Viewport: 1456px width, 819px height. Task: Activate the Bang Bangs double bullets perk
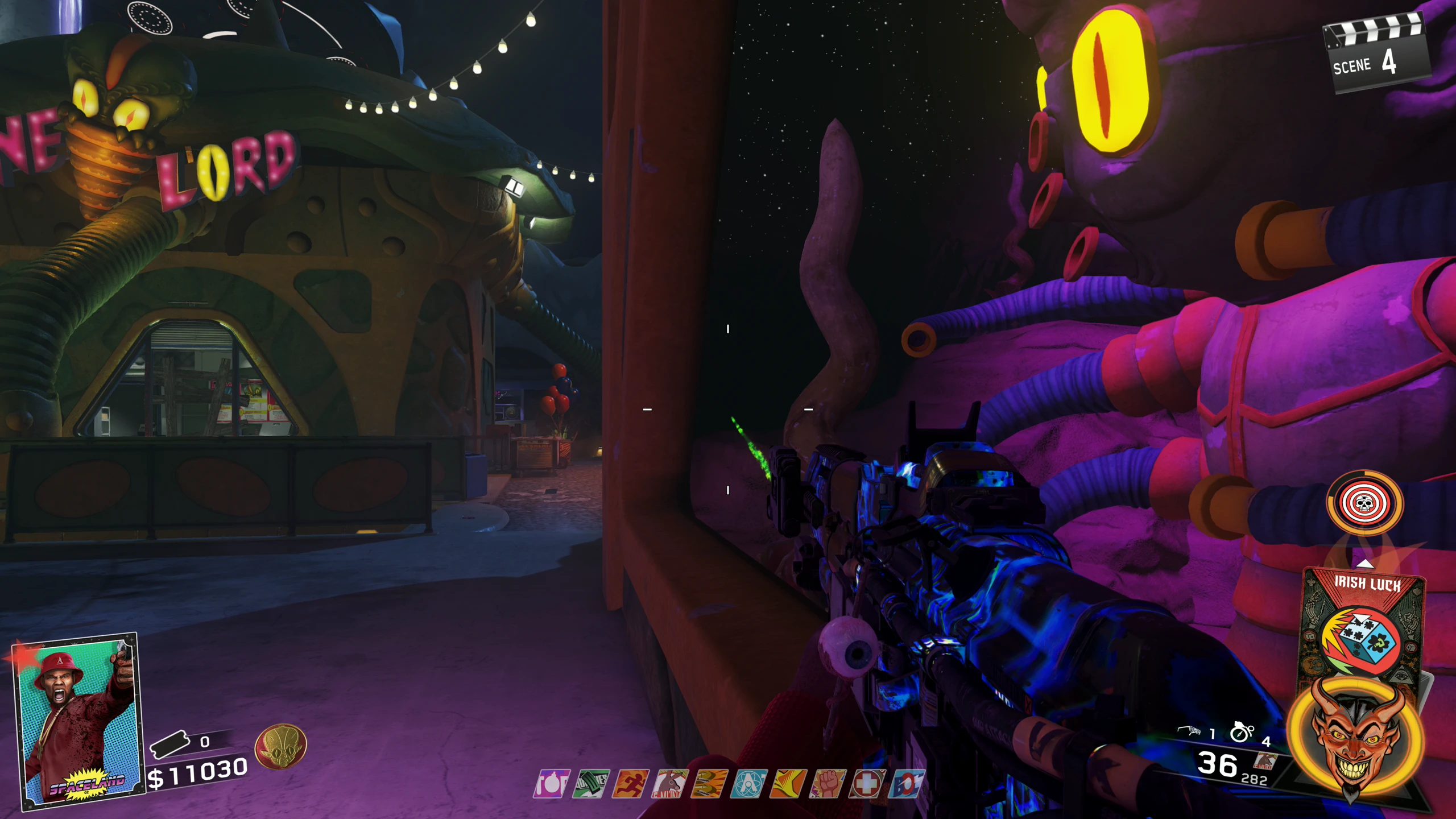pyautogui.click(x=709, y=784)
